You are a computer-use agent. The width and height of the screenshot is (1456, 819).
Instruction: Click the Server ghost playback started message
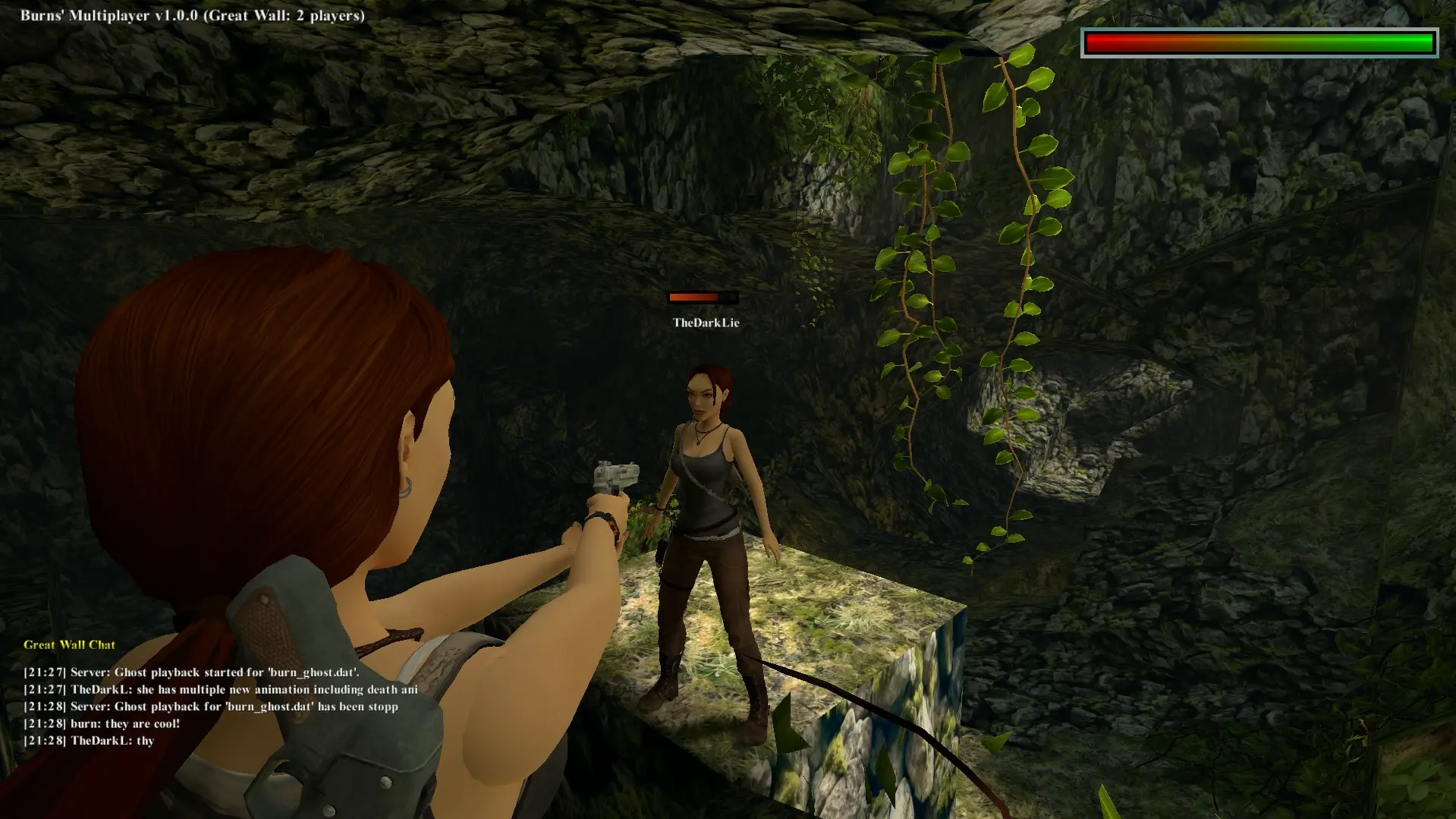(192, 672)
